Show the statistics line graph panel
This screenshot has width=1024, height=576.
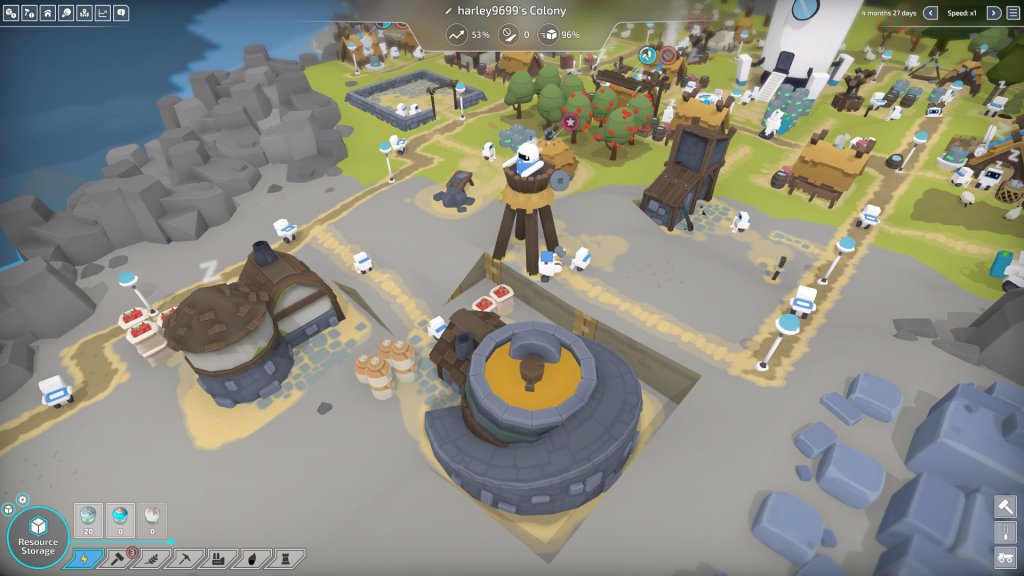(102, 13)
